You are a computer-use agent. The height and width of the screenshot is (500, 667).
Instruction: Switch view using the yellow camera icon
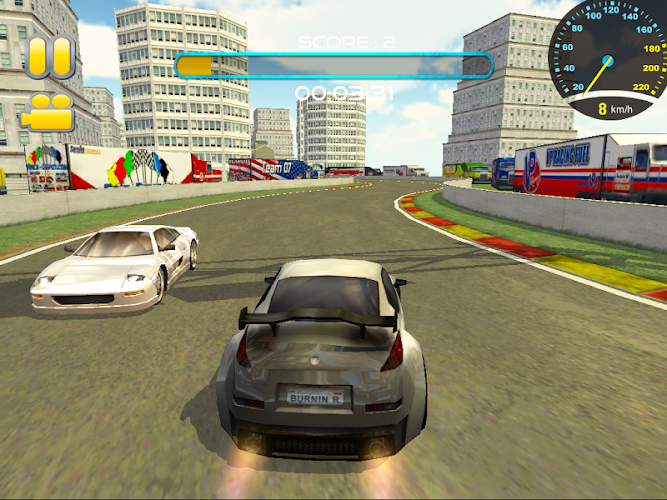pos(47,111)
